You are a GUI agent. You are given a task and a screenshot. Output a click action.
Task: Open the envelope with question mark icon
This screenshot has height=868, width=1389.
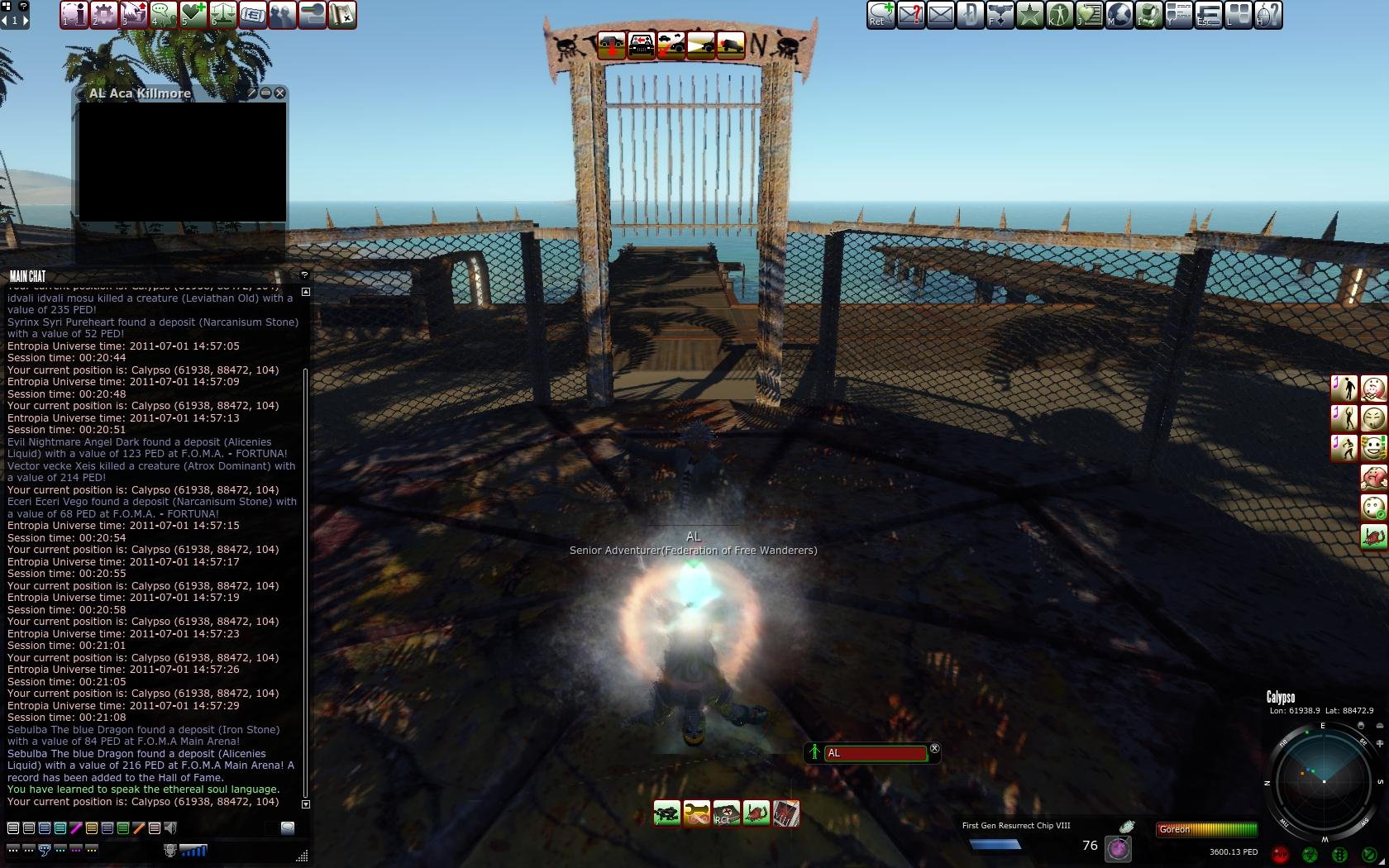tap(910, 15)
